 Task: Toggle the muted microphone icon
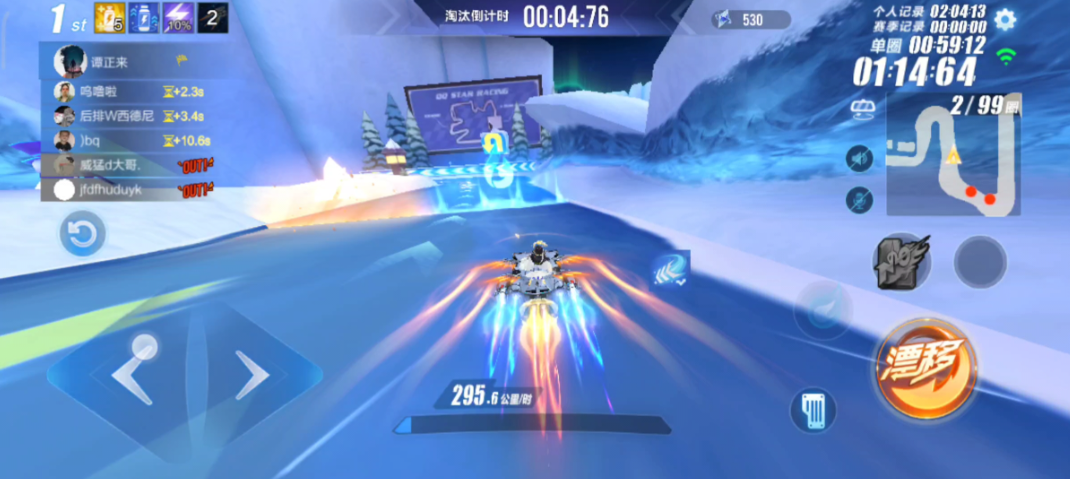[x=859, y=200]
